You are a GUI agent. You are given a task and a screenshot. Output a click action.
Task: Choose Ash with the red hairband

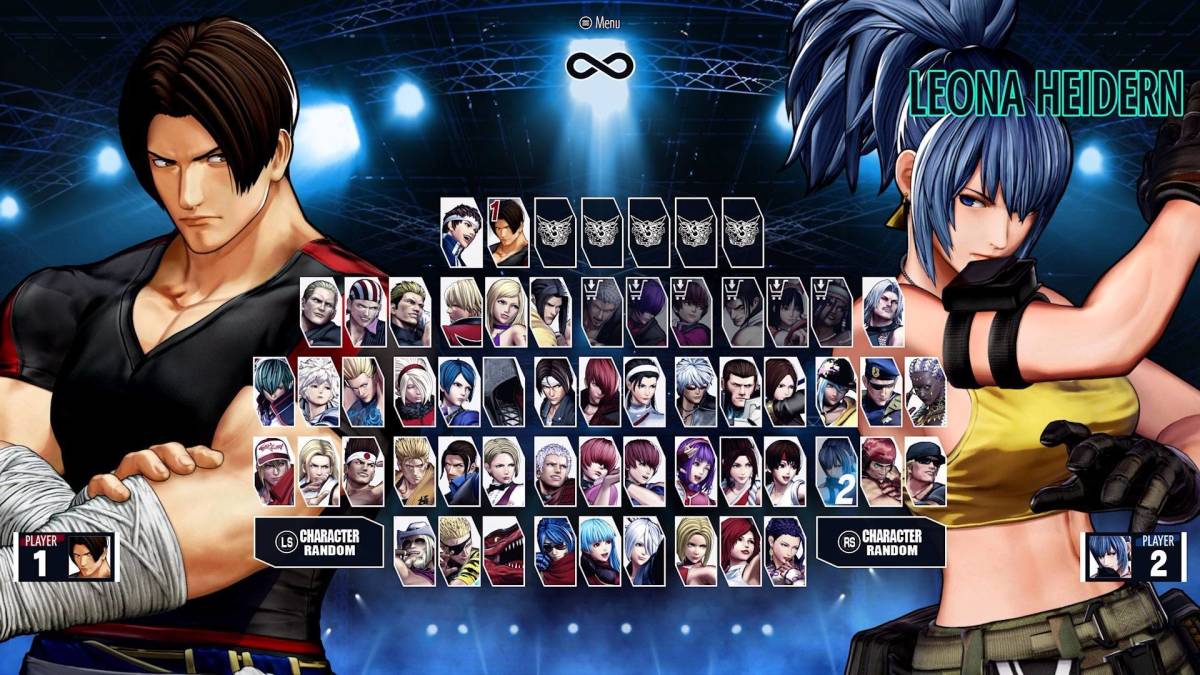click(413, 392)
